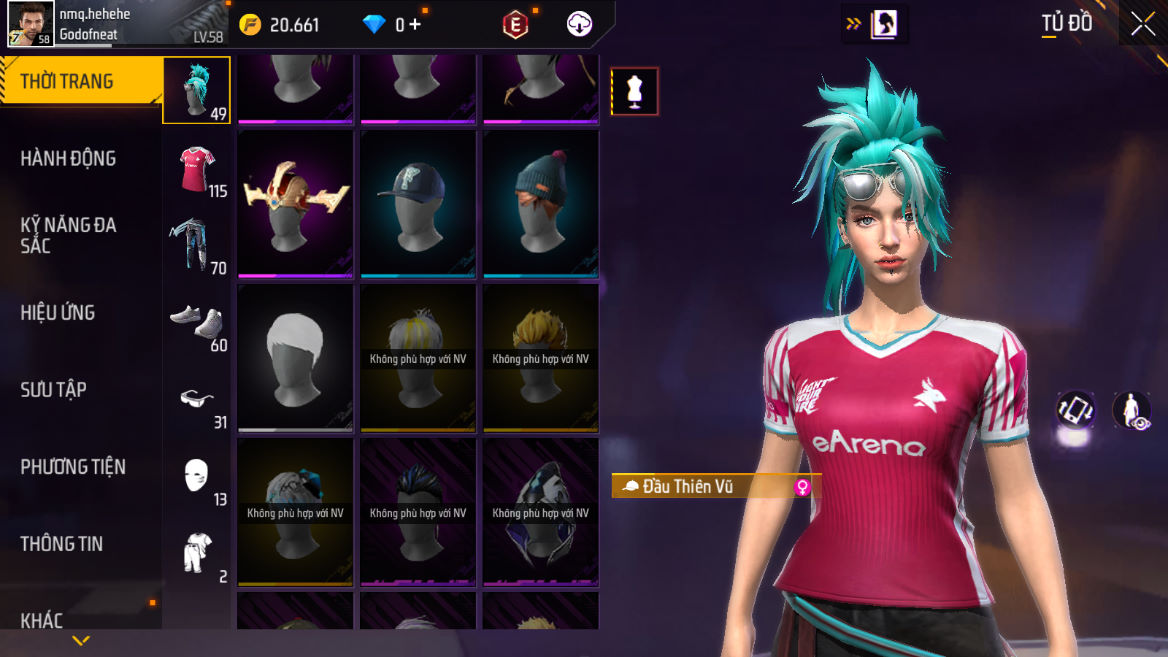
Task: Close the wardrobe with the X button
Action: 1143,25
